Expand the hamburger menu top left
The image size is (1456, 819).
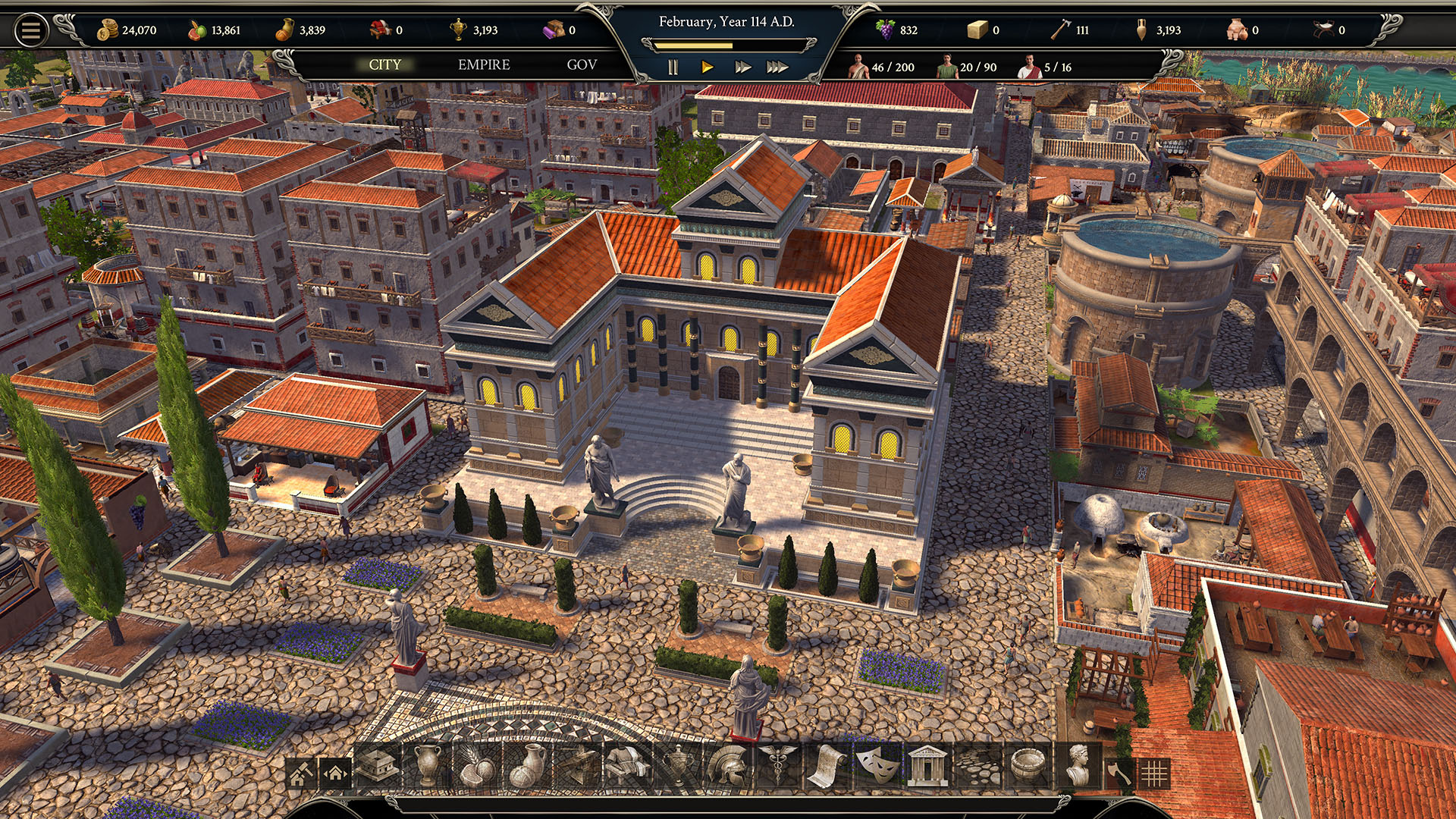pyautogui.click(x=29, y=29)
